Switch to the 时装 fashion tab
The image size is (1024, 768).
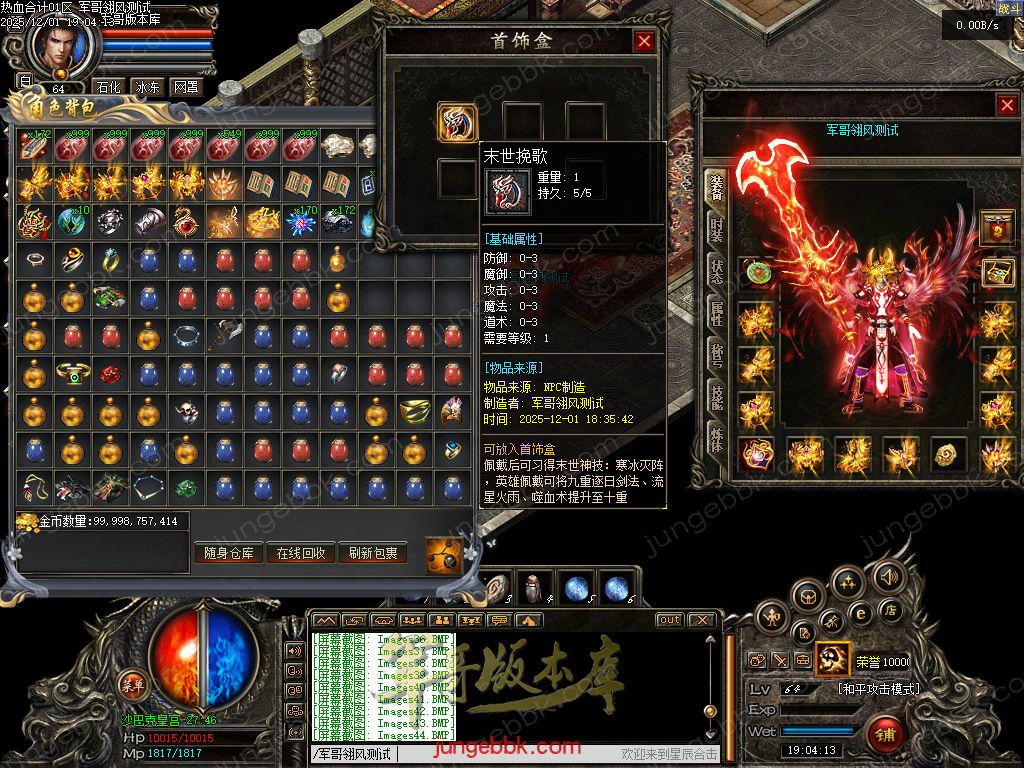tap(716, 230)
